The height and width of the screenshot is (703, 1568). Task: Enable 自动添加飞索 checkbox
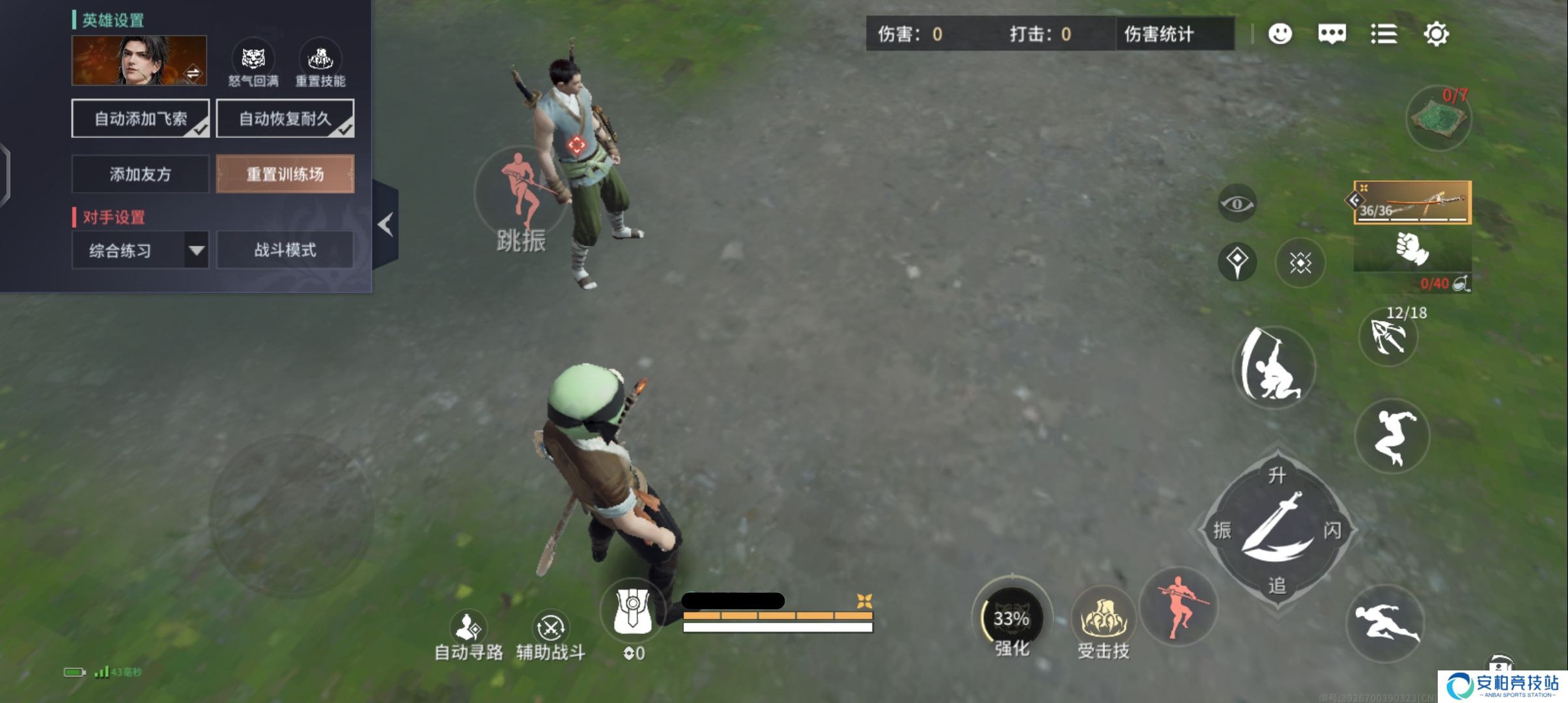pos(140,118)
